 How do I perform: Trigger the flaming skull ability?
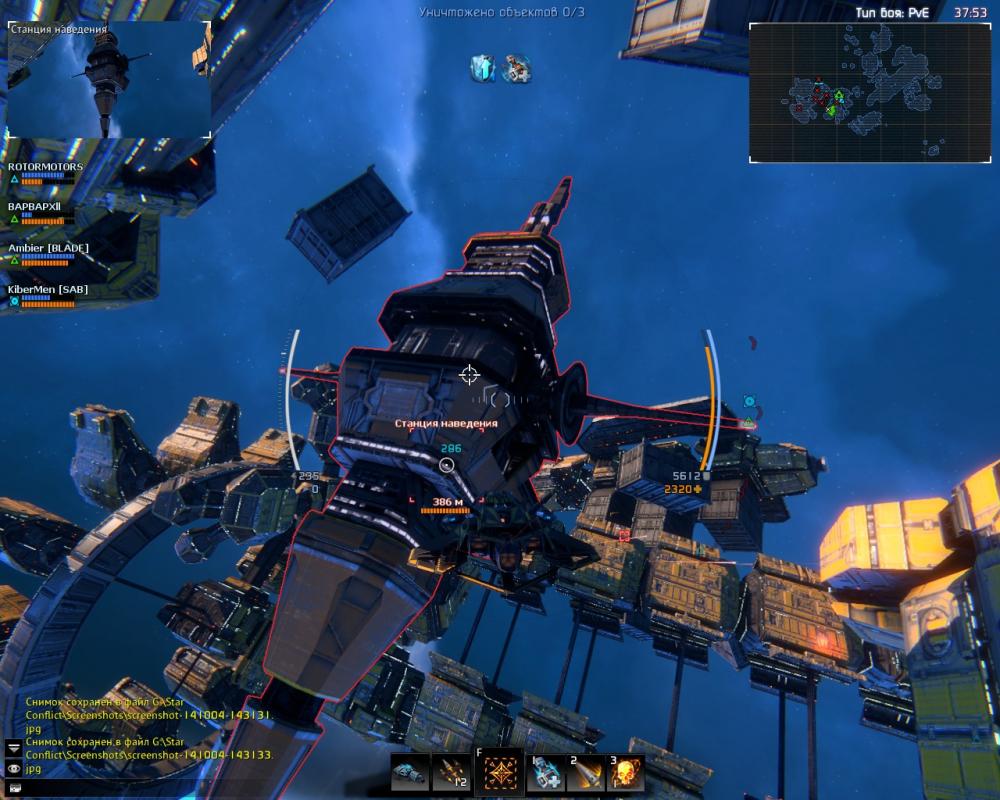coord(626,773)
